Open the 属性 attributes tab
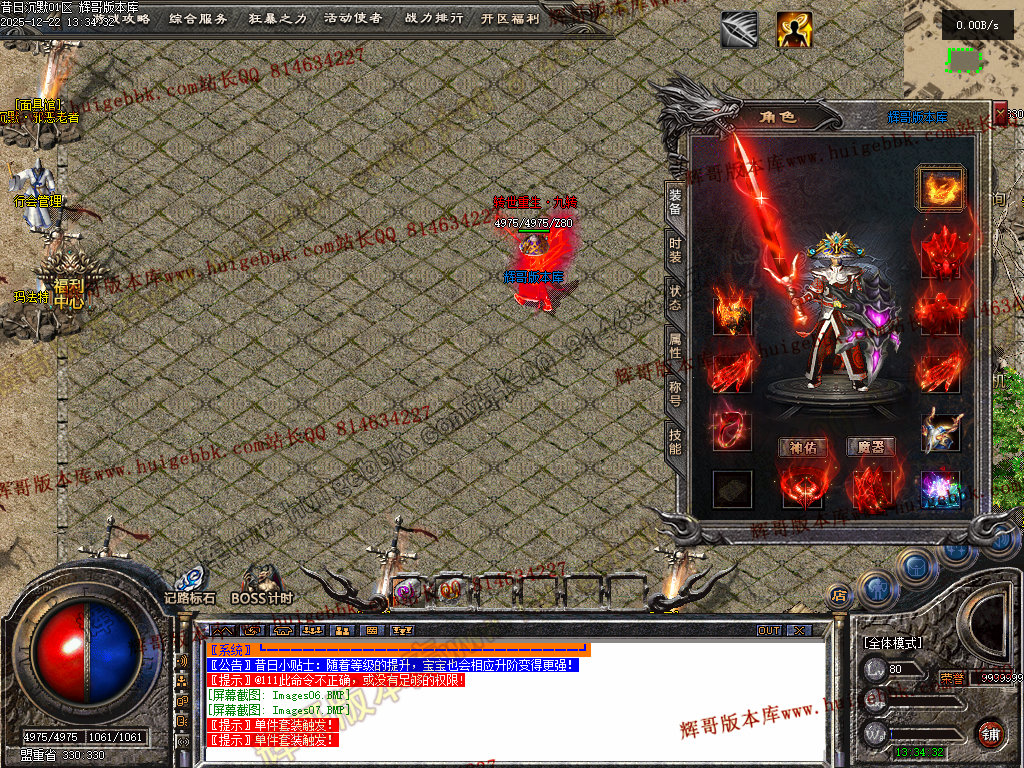The height and width of the screenshot is (768, 1024). pyautogui.click(x=675, y=345)
